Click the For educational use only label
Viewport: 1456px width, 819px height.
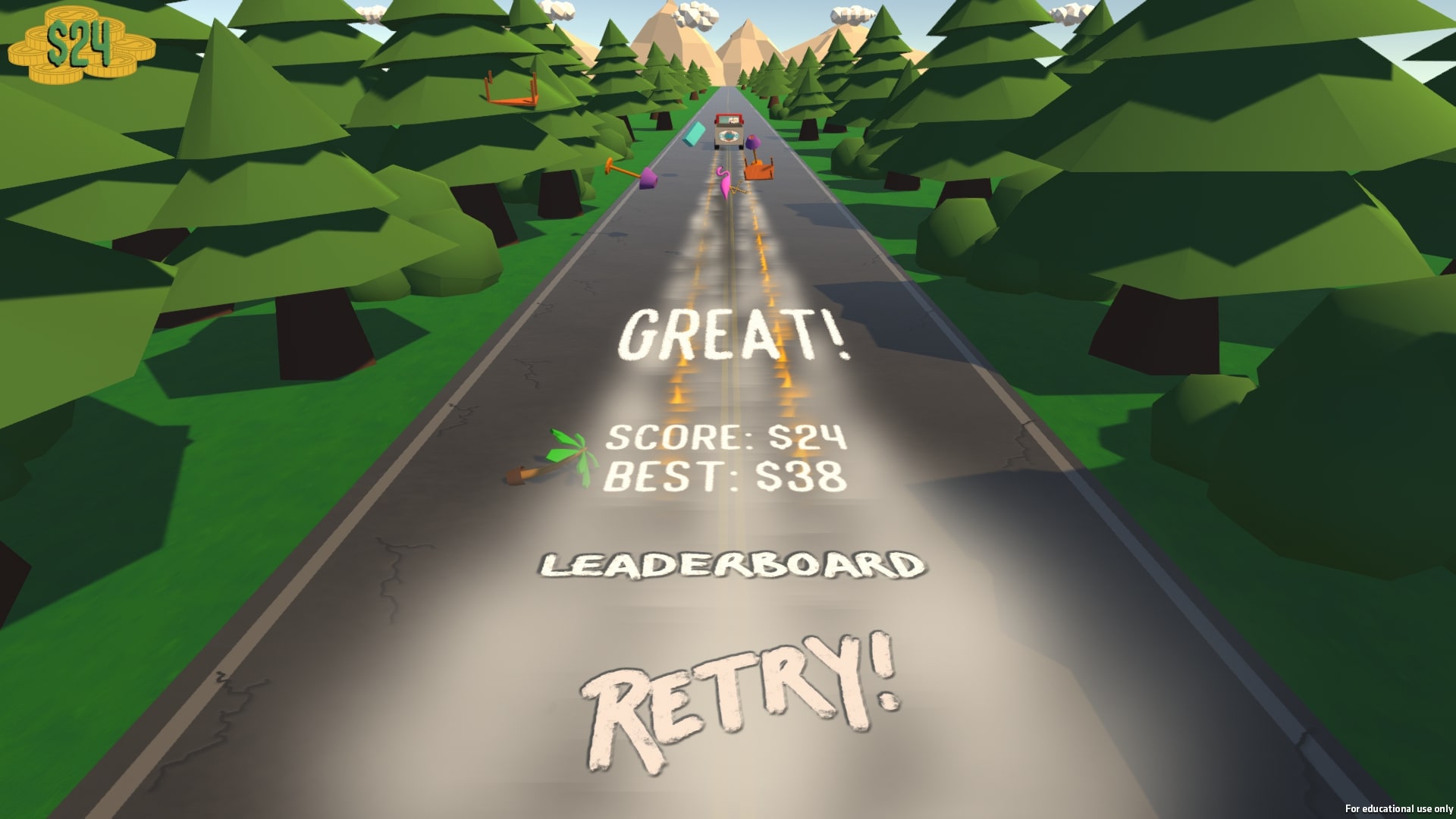[1400, 808]
